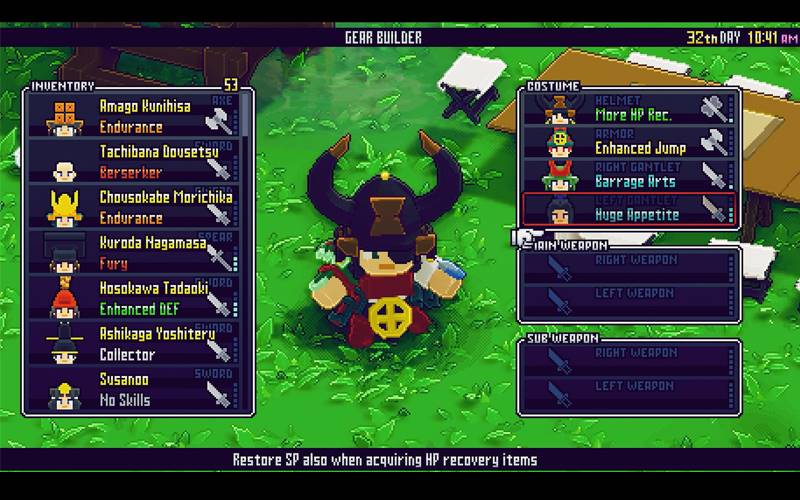
Task: Select Amago Kunihisa in the inventory
Action: click(135, 116)
